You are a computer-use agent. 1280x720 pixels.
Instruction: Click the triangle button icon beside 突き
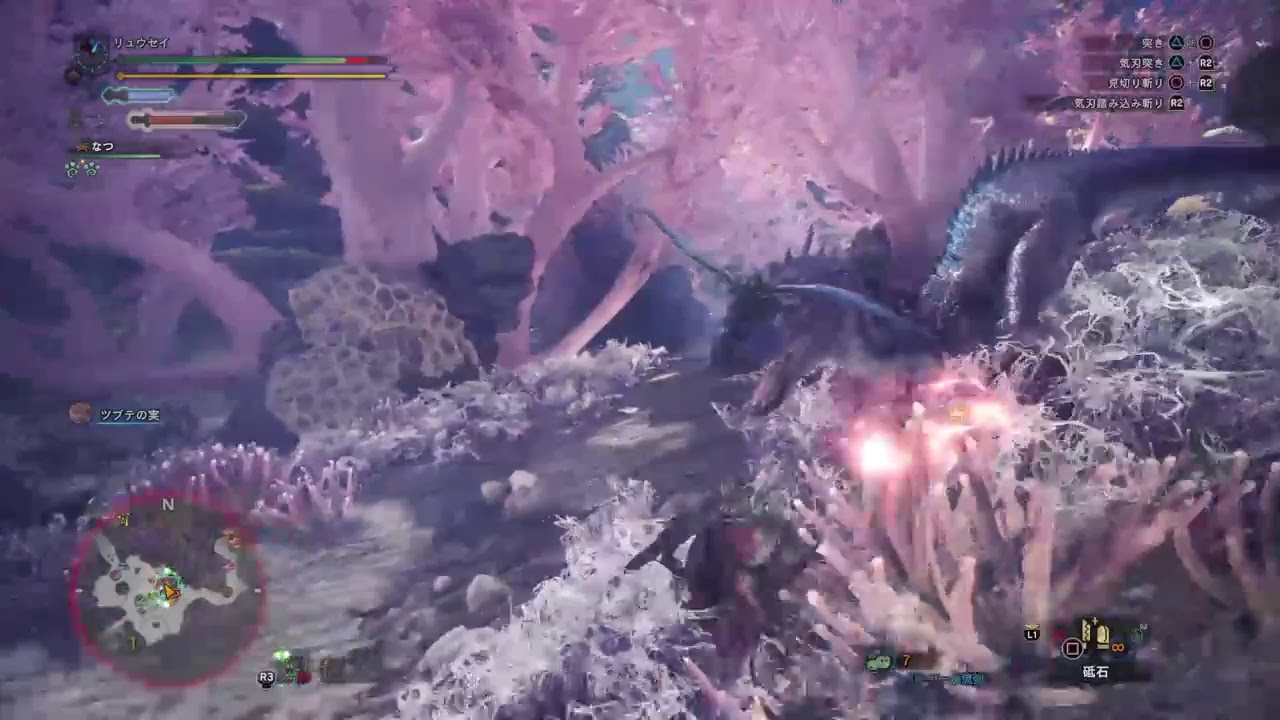[x=1177, y=44]
